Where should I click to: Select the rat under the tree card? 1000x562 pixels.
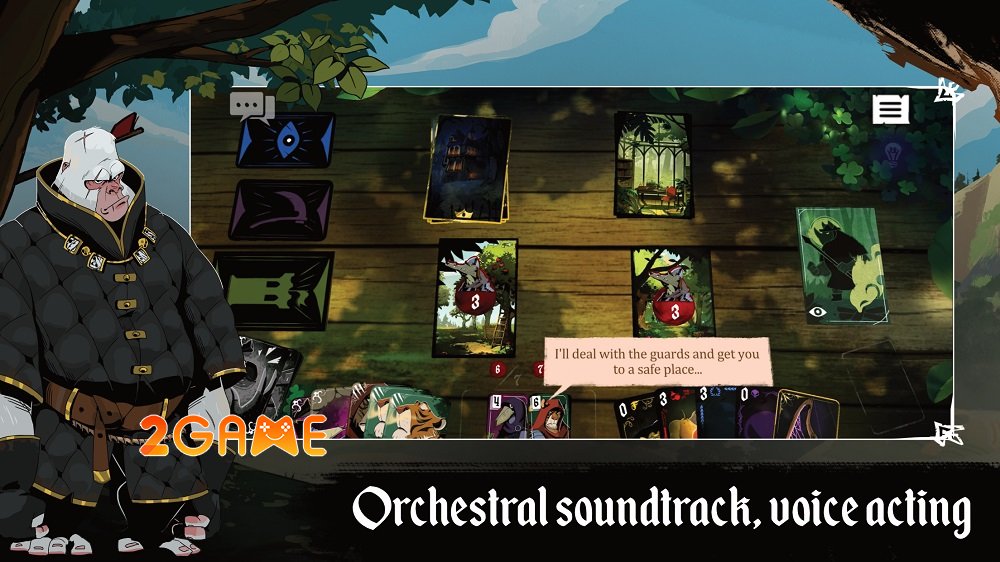point(672,293)
